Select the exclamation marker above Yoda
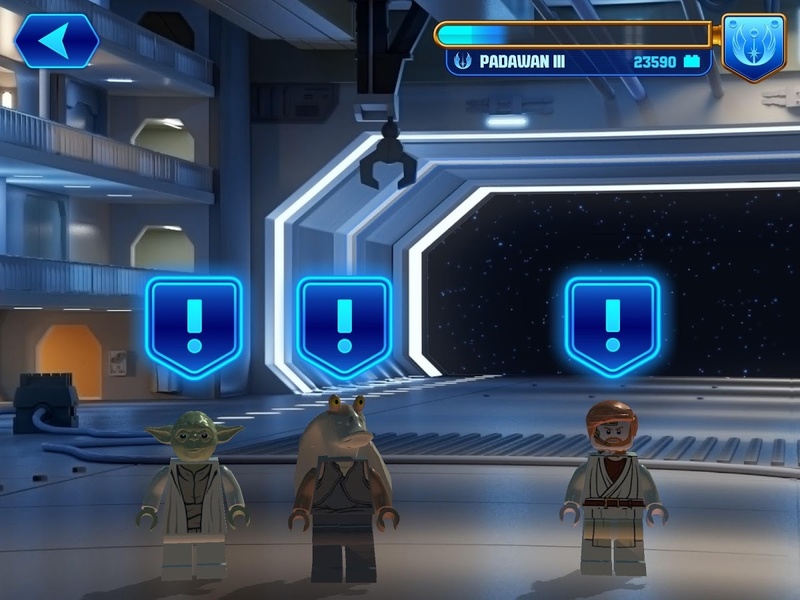 click(x=194, y=323)
